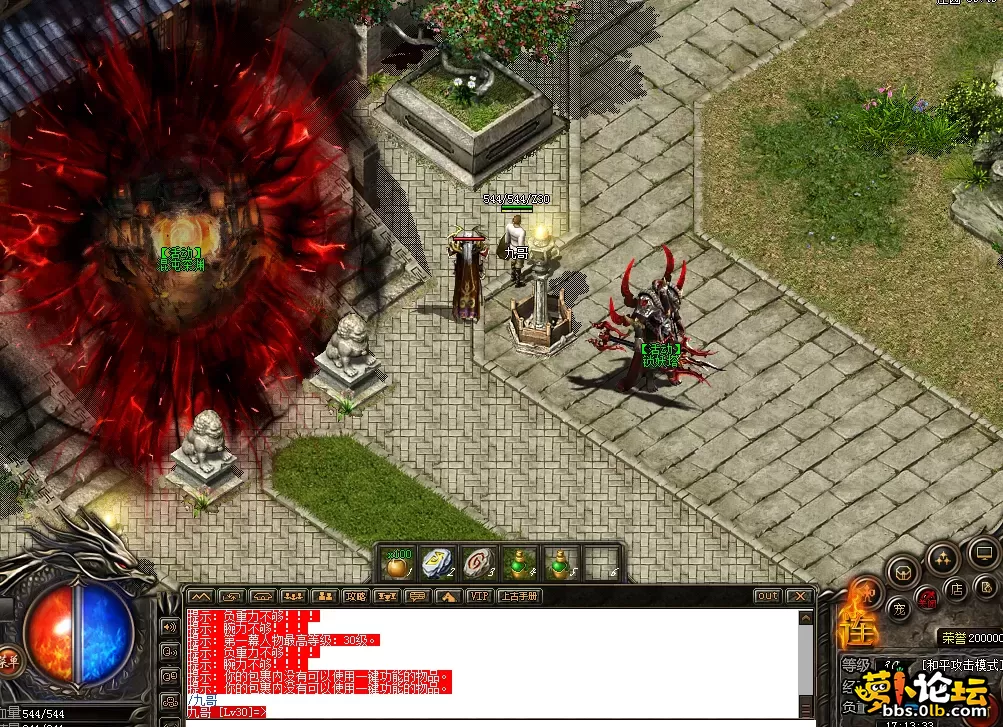
Task: Open the 宠 pet button
Action: coord(898,608)
